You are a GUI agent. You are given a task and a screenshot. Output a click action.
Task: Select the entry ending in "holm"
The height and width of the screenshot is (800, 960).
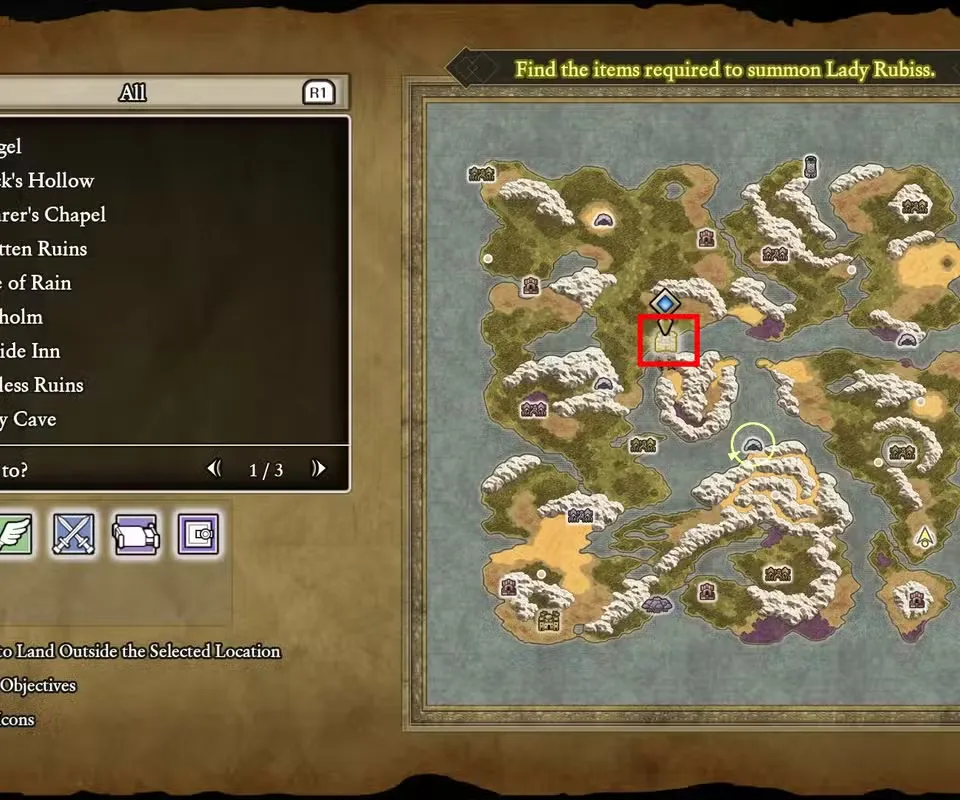coord(25,317)
